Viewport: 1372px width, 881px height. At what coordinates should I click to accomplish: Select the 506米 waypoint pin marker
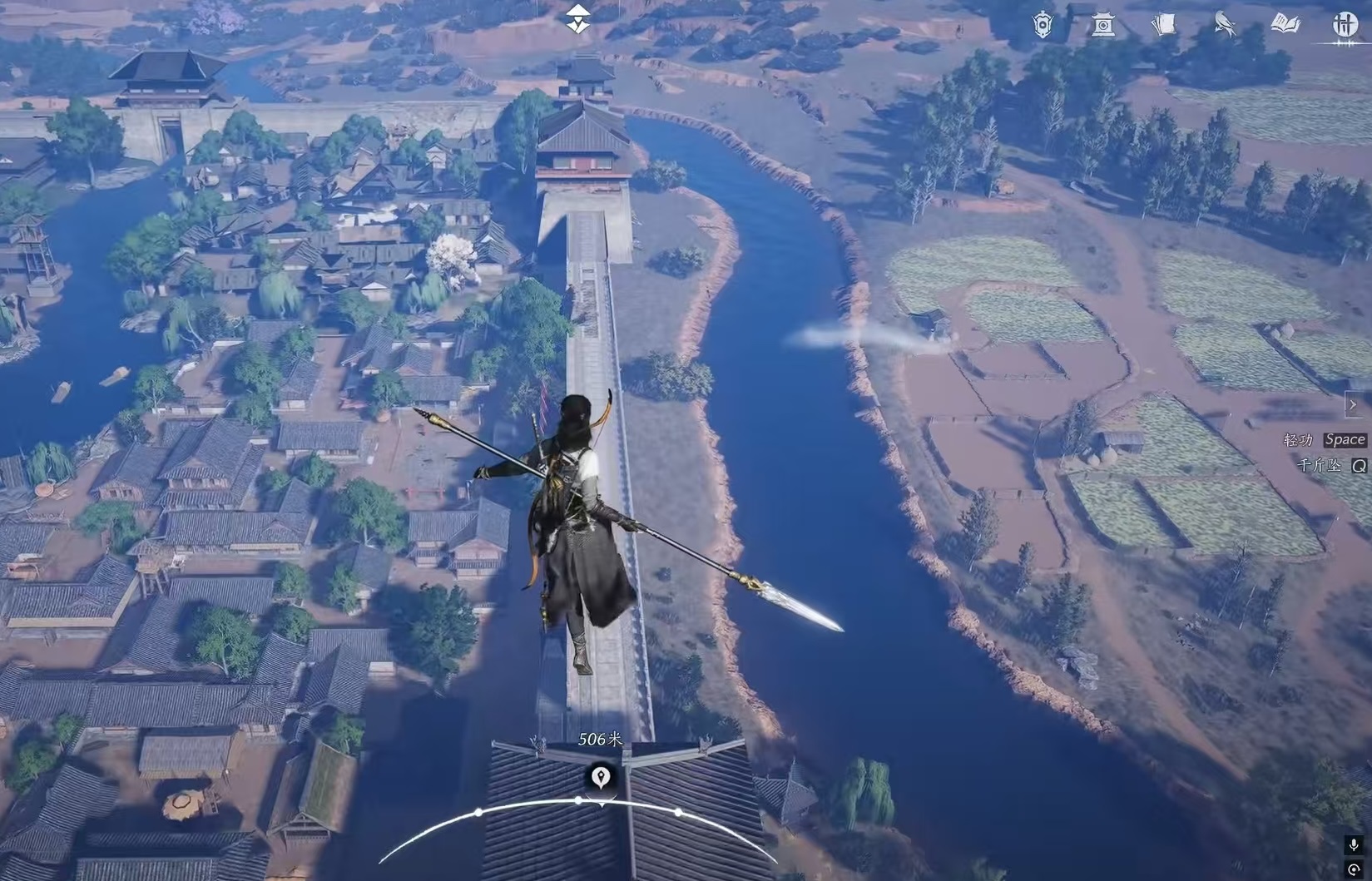(601, 777)
